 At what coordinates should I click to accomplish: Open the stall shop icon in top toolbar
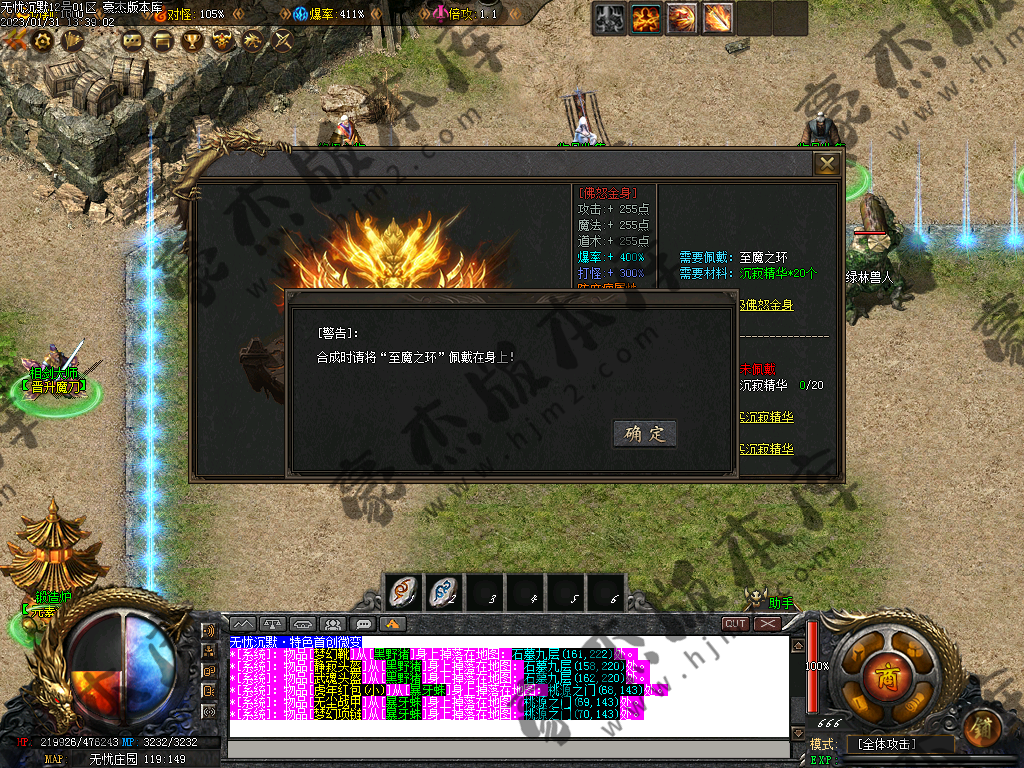tap(162, 41)
